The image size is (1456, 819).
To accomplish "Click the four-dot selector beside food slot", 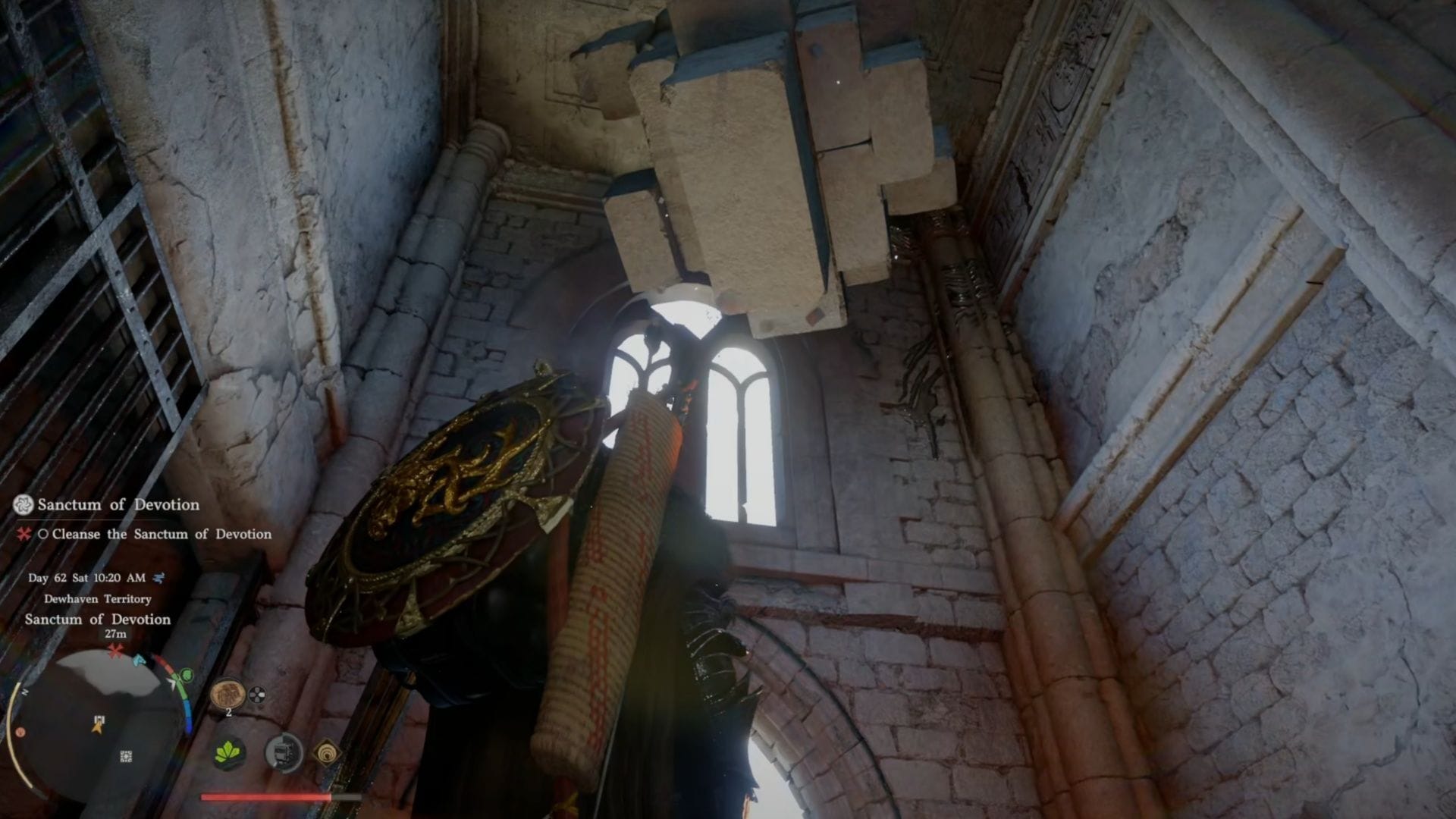I will click(x=258, y=695).
